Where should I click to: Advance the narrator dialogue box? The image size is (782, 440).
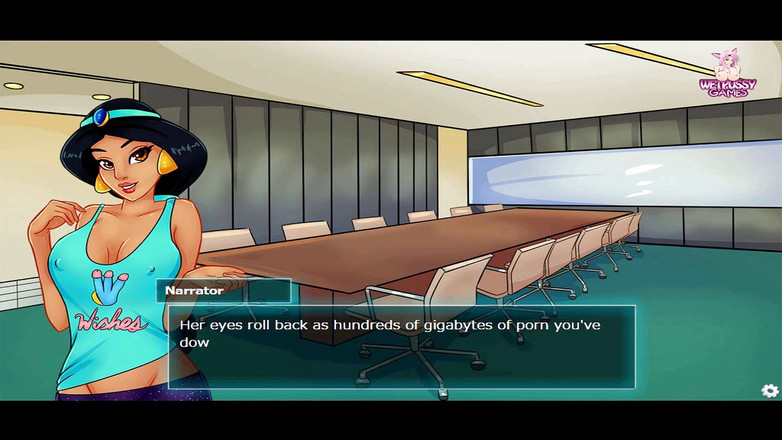point(401,346)
